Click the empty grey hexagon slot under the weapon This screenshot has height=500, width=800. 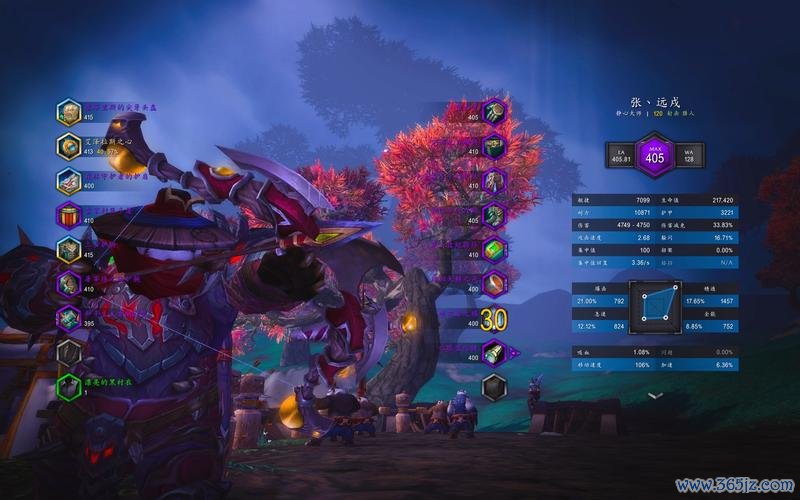[x=494, y=387]
